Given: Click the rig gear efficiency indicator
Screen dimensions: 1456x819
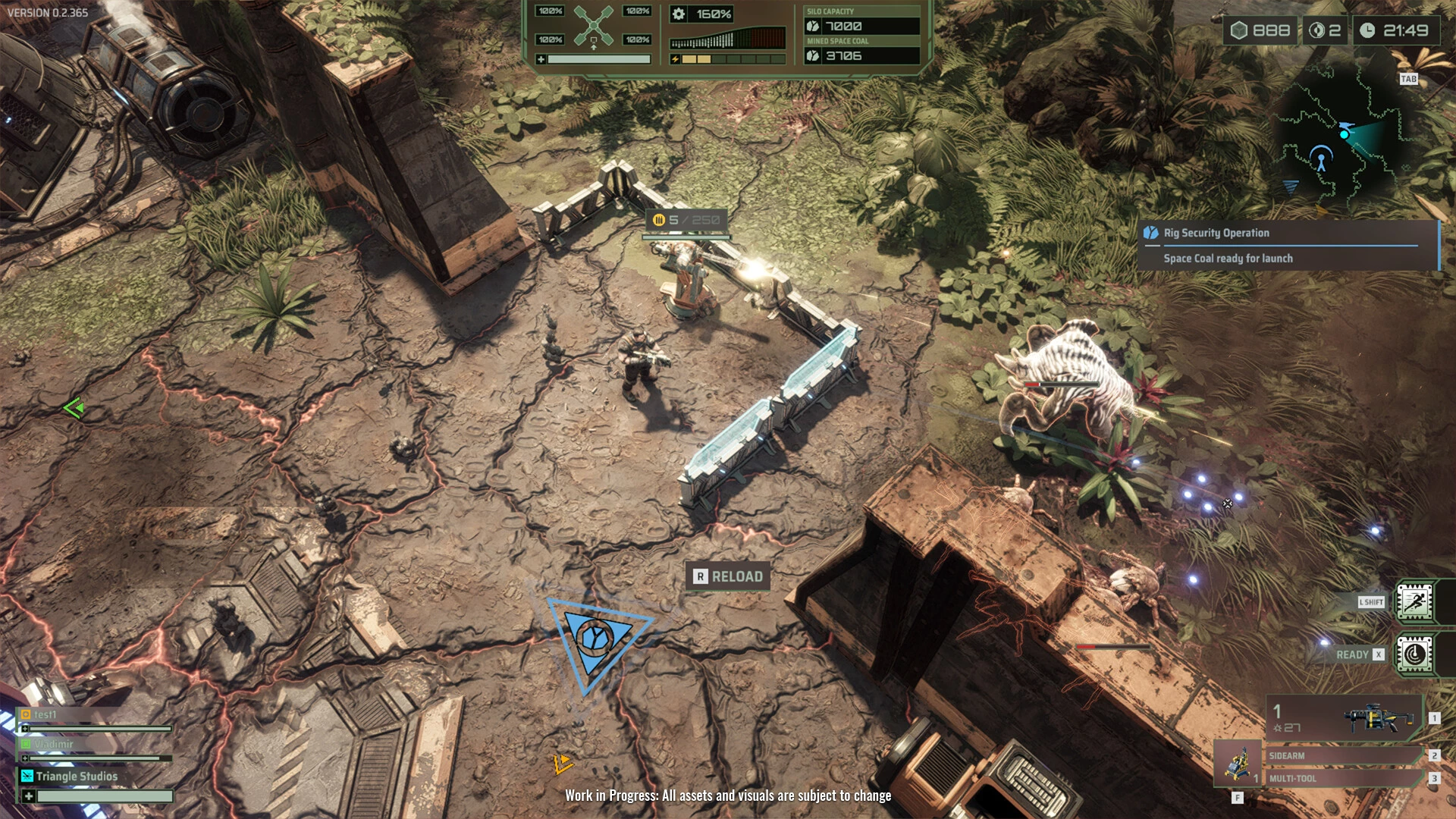Looking at the screenshot, I should tap(702, 14).
